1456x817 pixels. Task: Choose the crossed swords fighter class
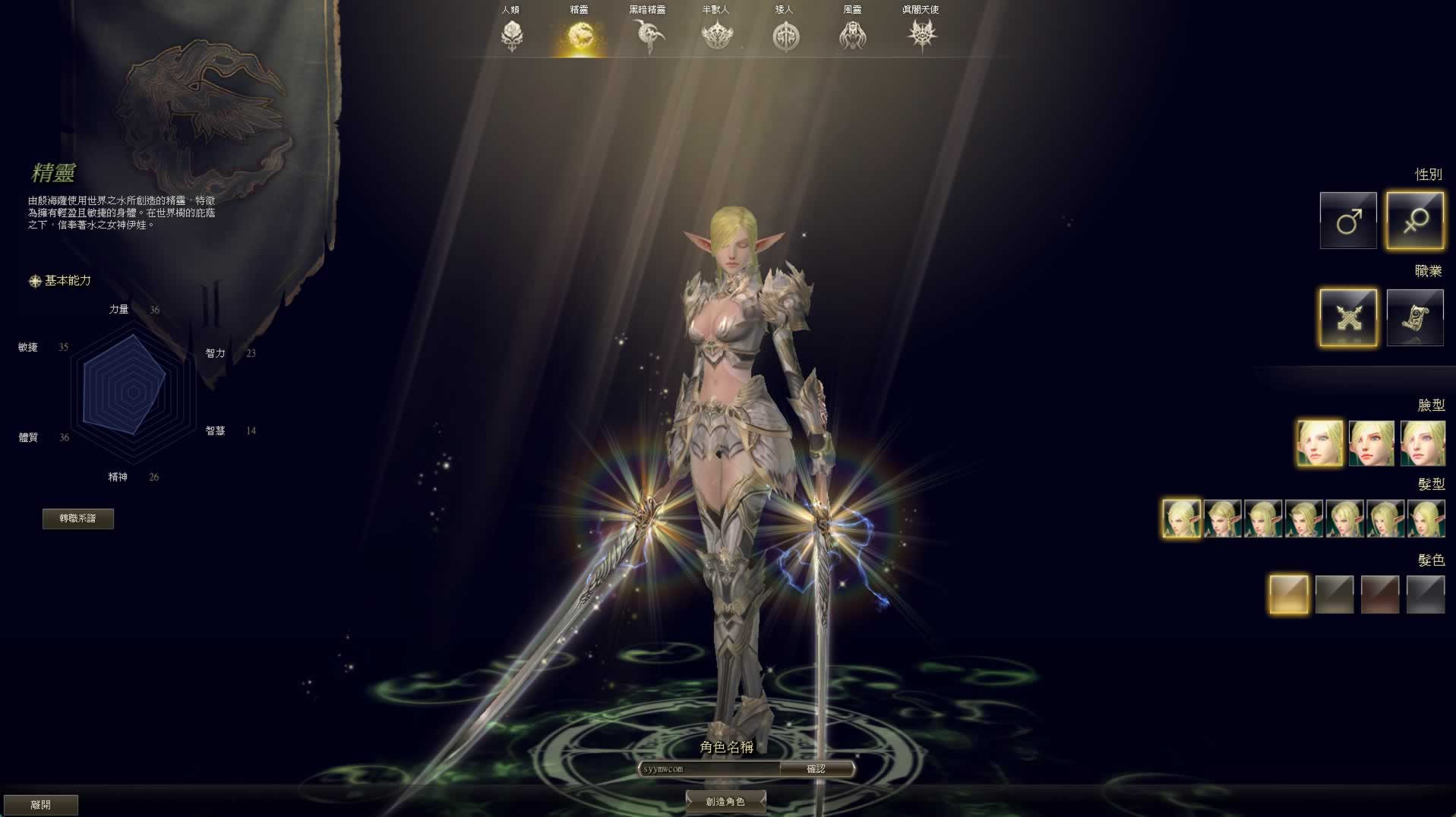(x=1348, y=317)
